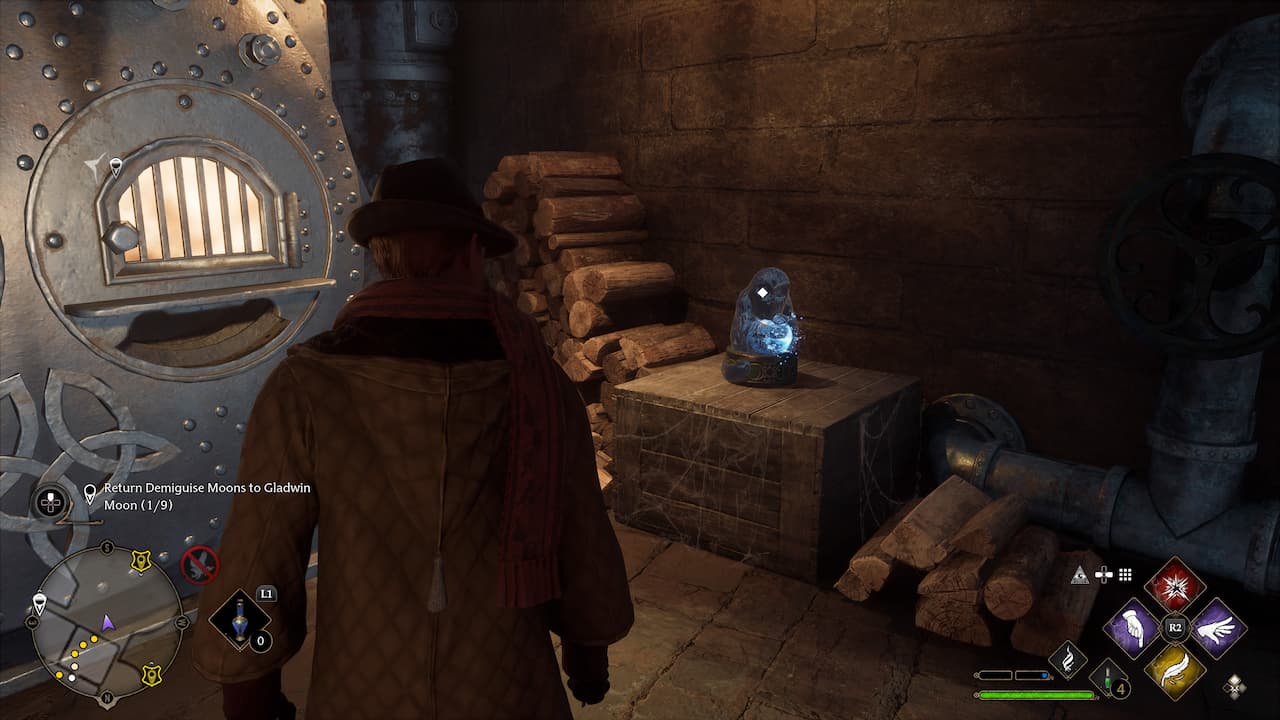Click the potion bottle icon showing 4

[x=1108, y=680]
